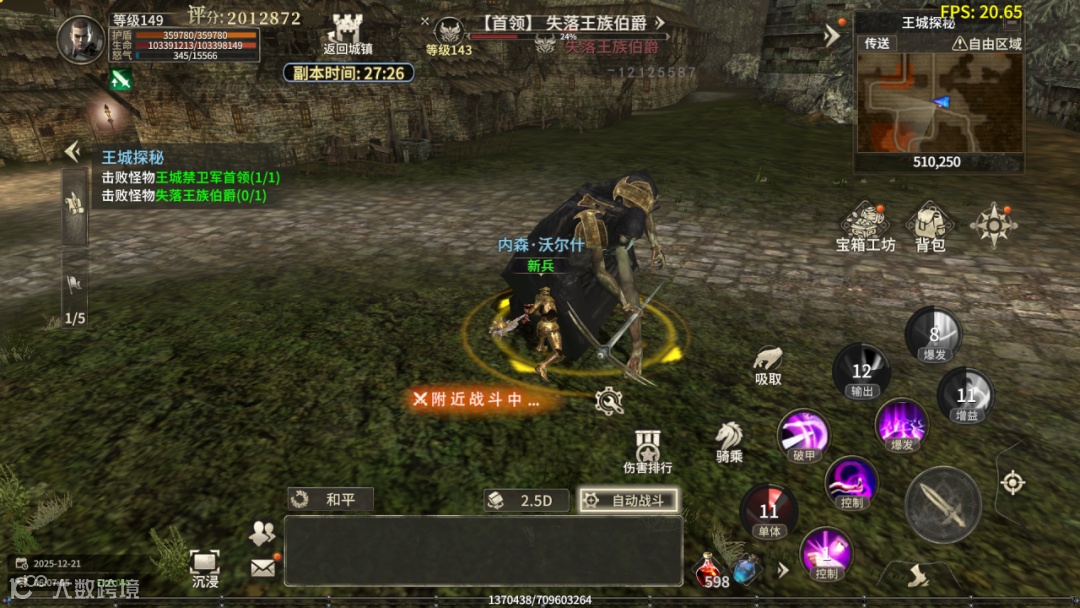Open the friends silhouette icon
This screenshot has height=608, width=1080.
click(263, 533)
